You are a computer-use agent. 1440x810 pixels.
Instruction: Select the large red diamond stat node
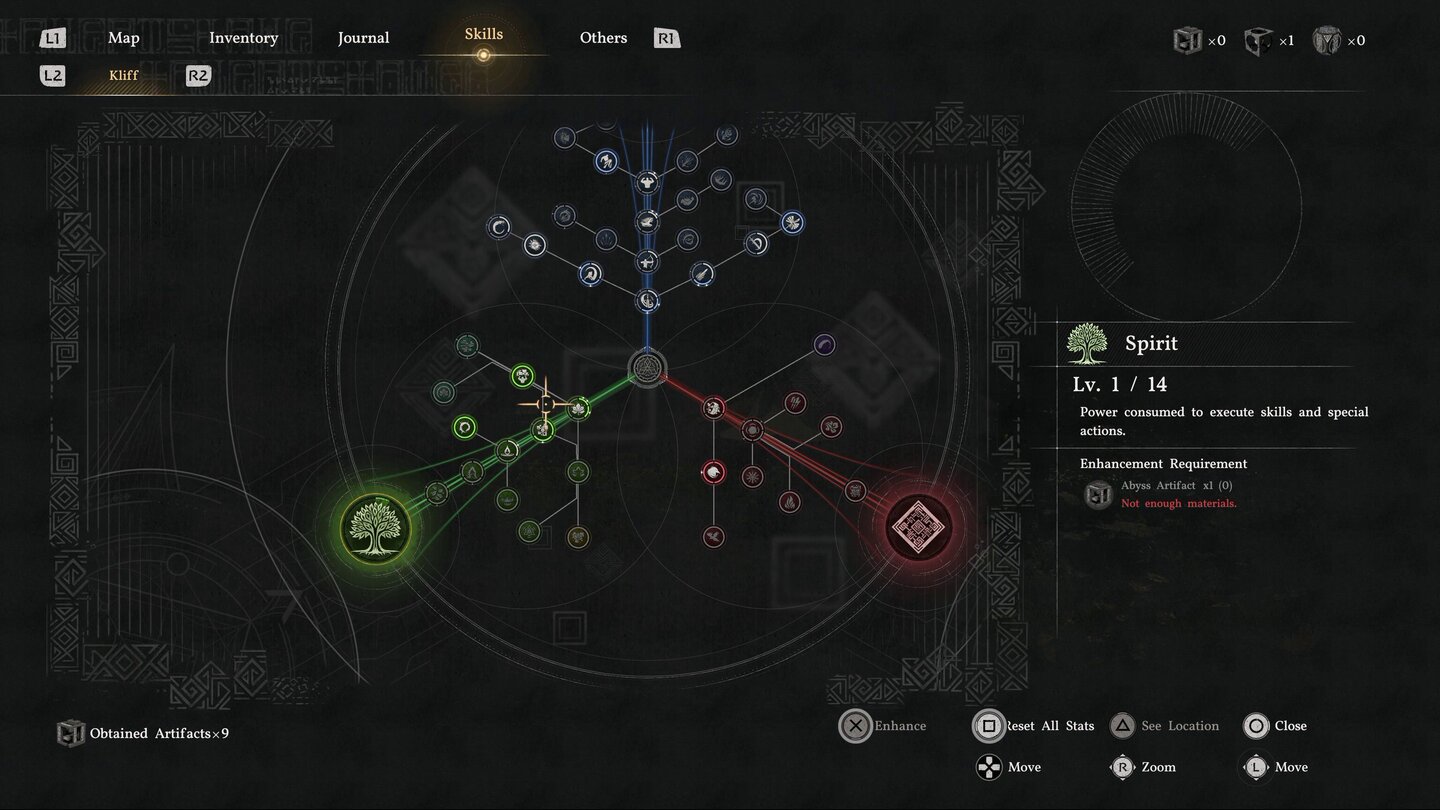coord(918,526)
